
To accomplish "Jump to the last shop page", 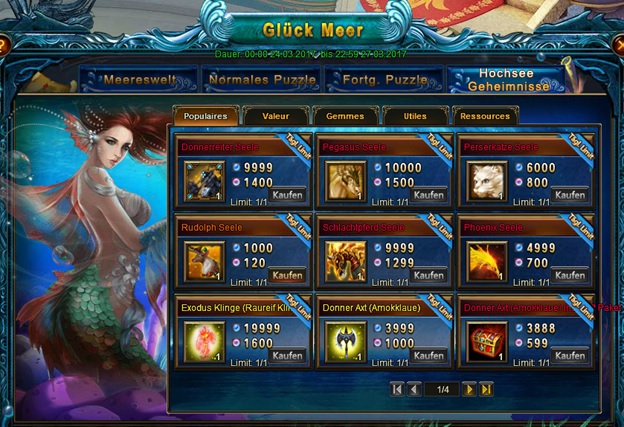I will click(486, 389).
